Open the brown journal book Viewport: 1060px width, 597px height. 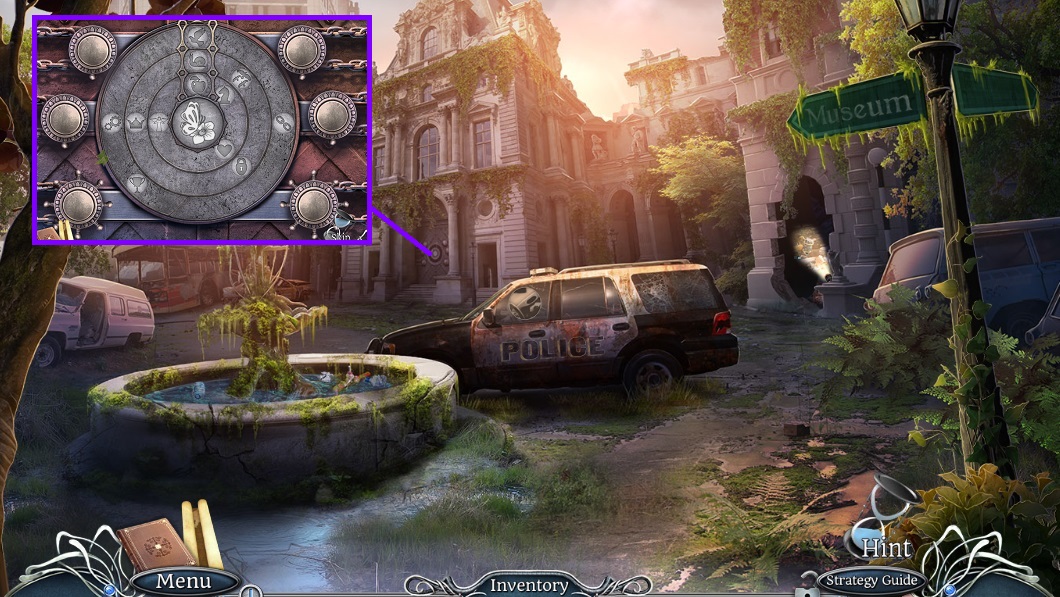(155, 545)
